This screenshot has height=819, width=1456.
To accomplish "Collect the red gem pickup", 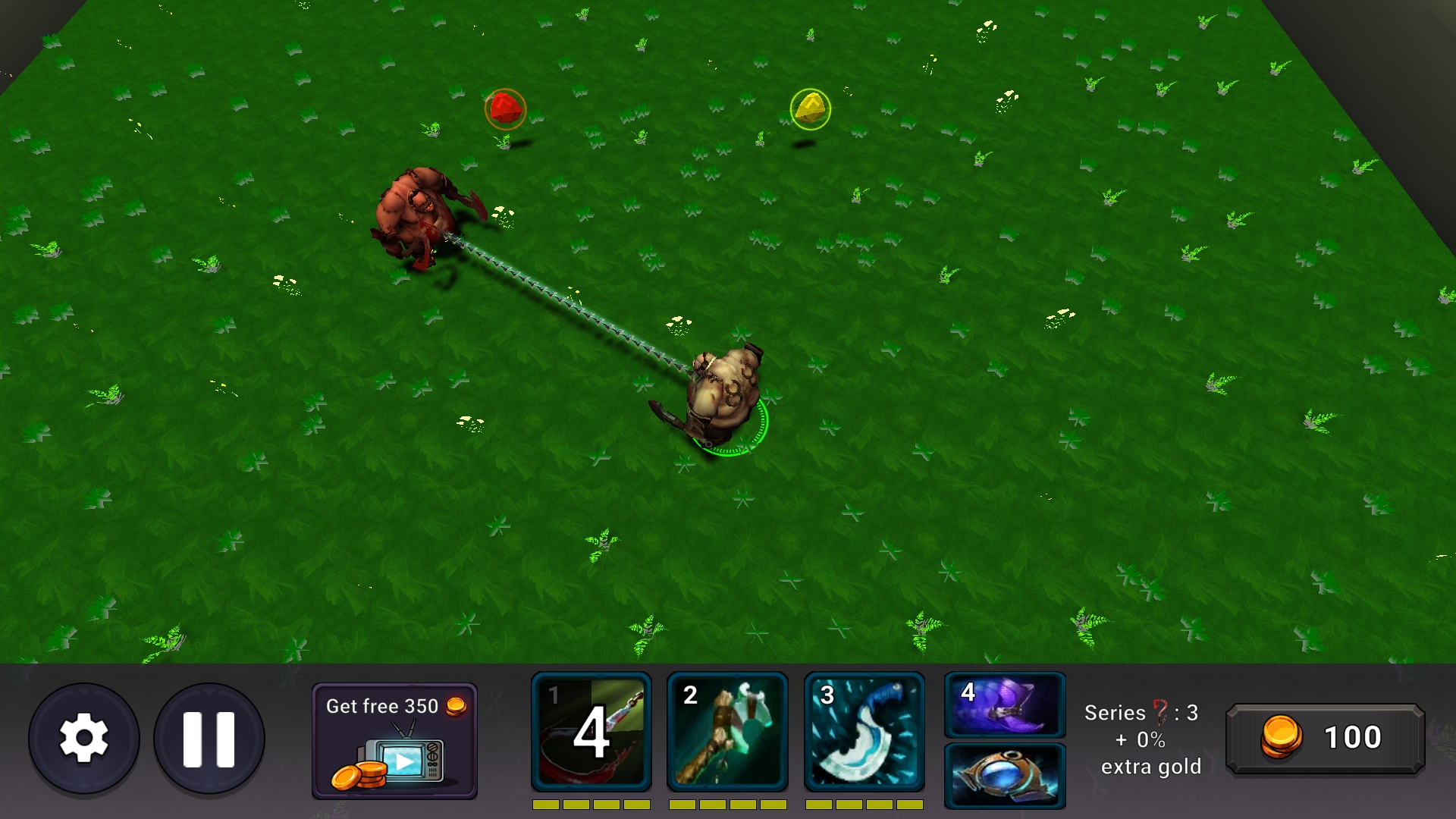I will [505, 108].
